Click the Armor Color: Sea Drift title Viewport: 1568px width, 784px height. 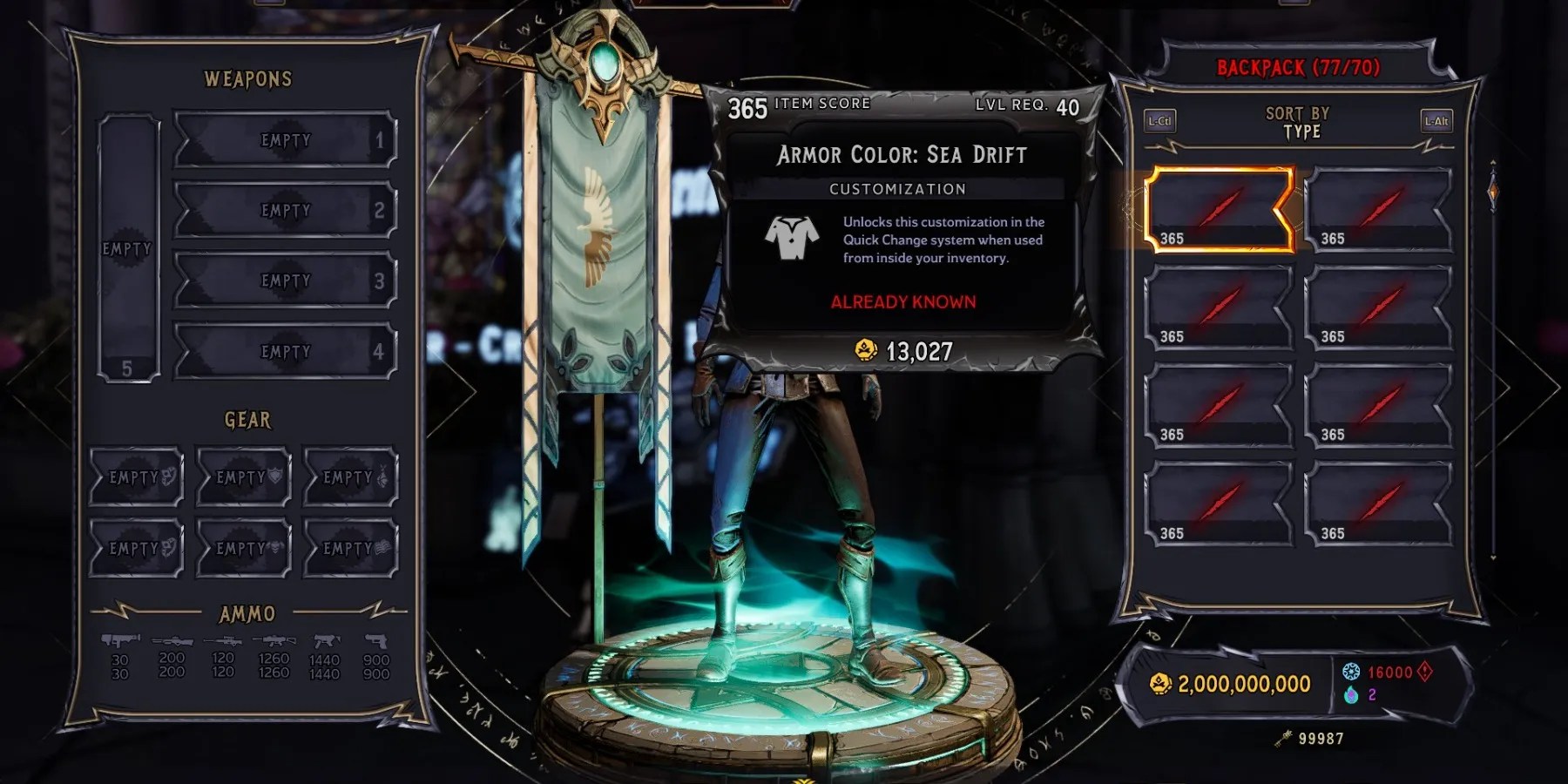pyautogui.click(x=900, y=156)
